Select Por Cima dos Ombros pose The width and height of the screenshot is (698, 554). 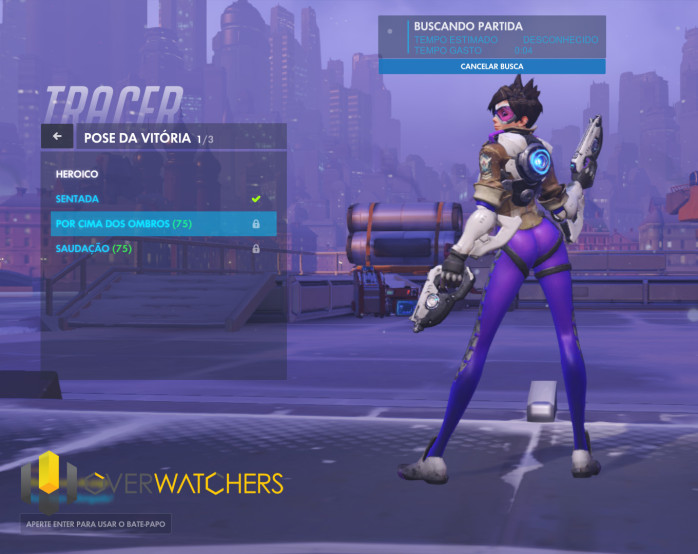coord(160,223)
